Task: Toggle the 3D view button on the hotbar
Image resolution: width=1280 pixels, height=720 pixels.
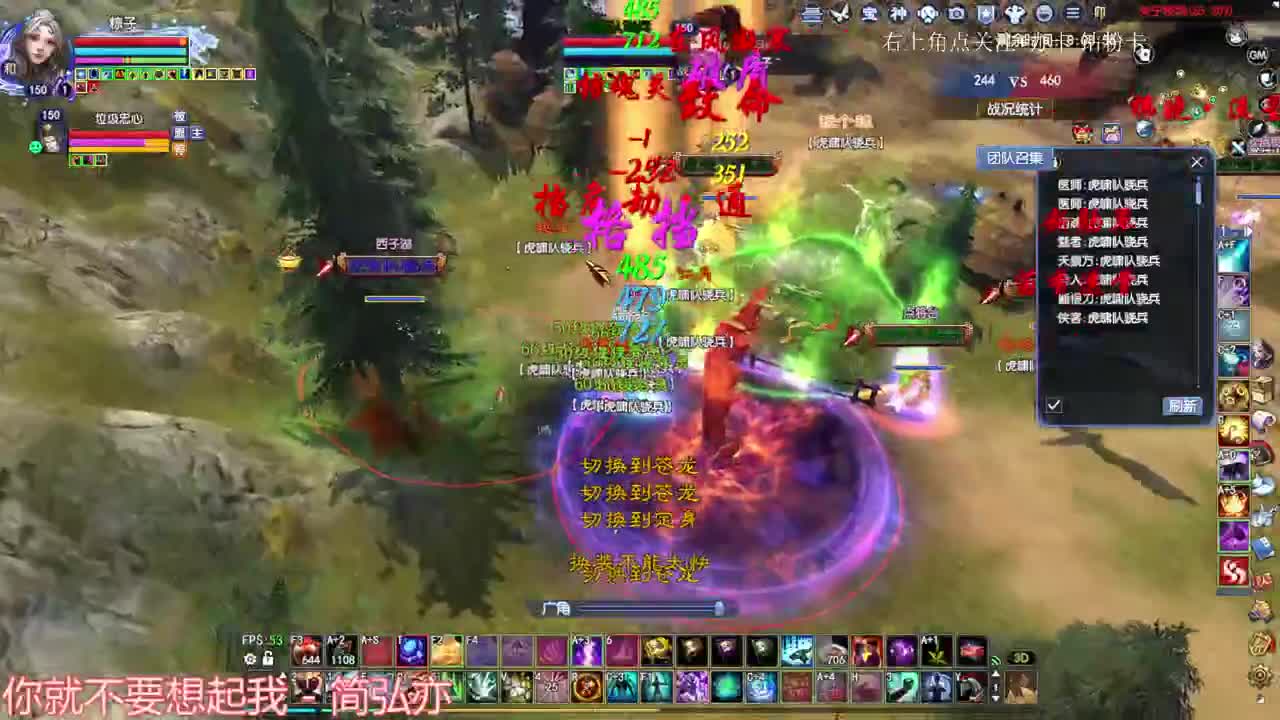Action: coord(1022,656)
